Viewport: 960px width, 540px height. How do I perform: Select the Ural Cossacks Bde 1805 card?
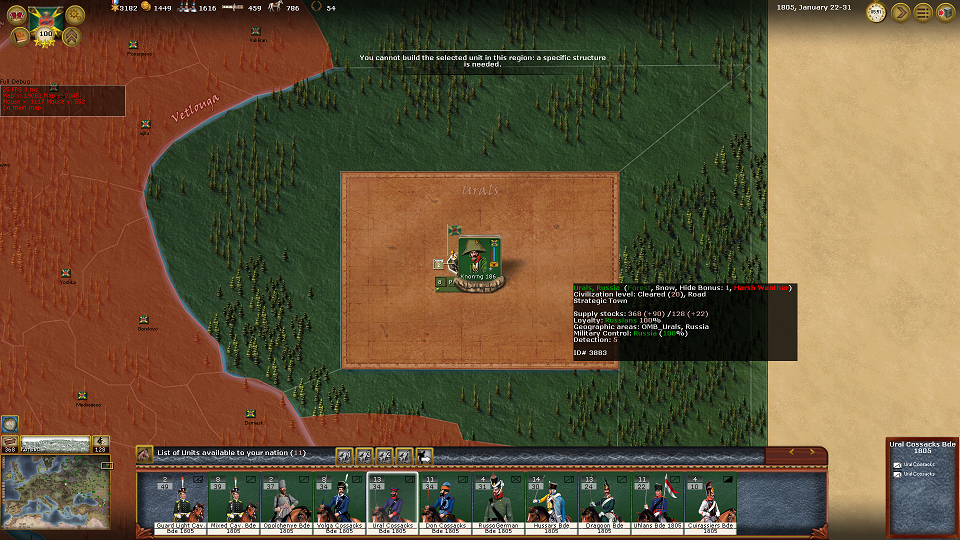coord(393,502)
